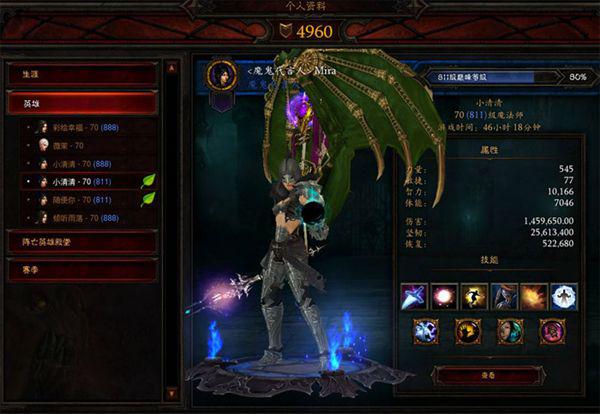The image size is (600, 414).
Task: Inspect the pink arcane orb skill icon
Action: tap(444, 296)
